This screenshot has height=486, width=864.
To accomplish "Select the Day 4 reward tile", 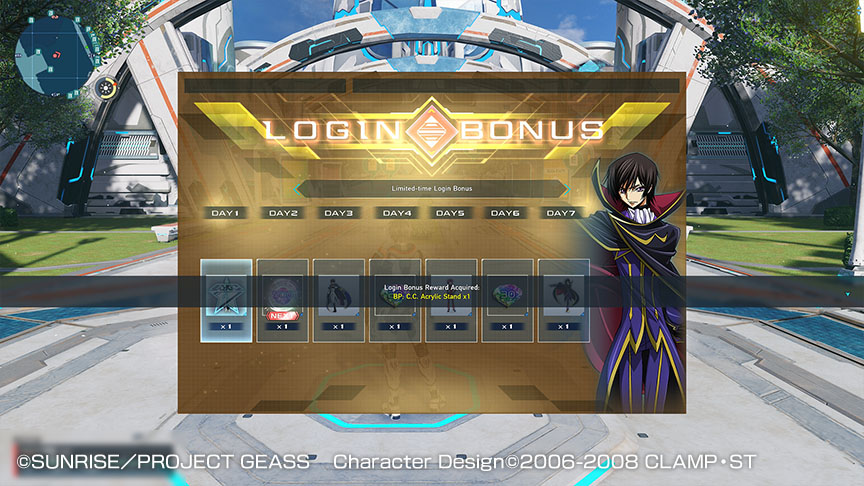I will [x=395, y=300].
